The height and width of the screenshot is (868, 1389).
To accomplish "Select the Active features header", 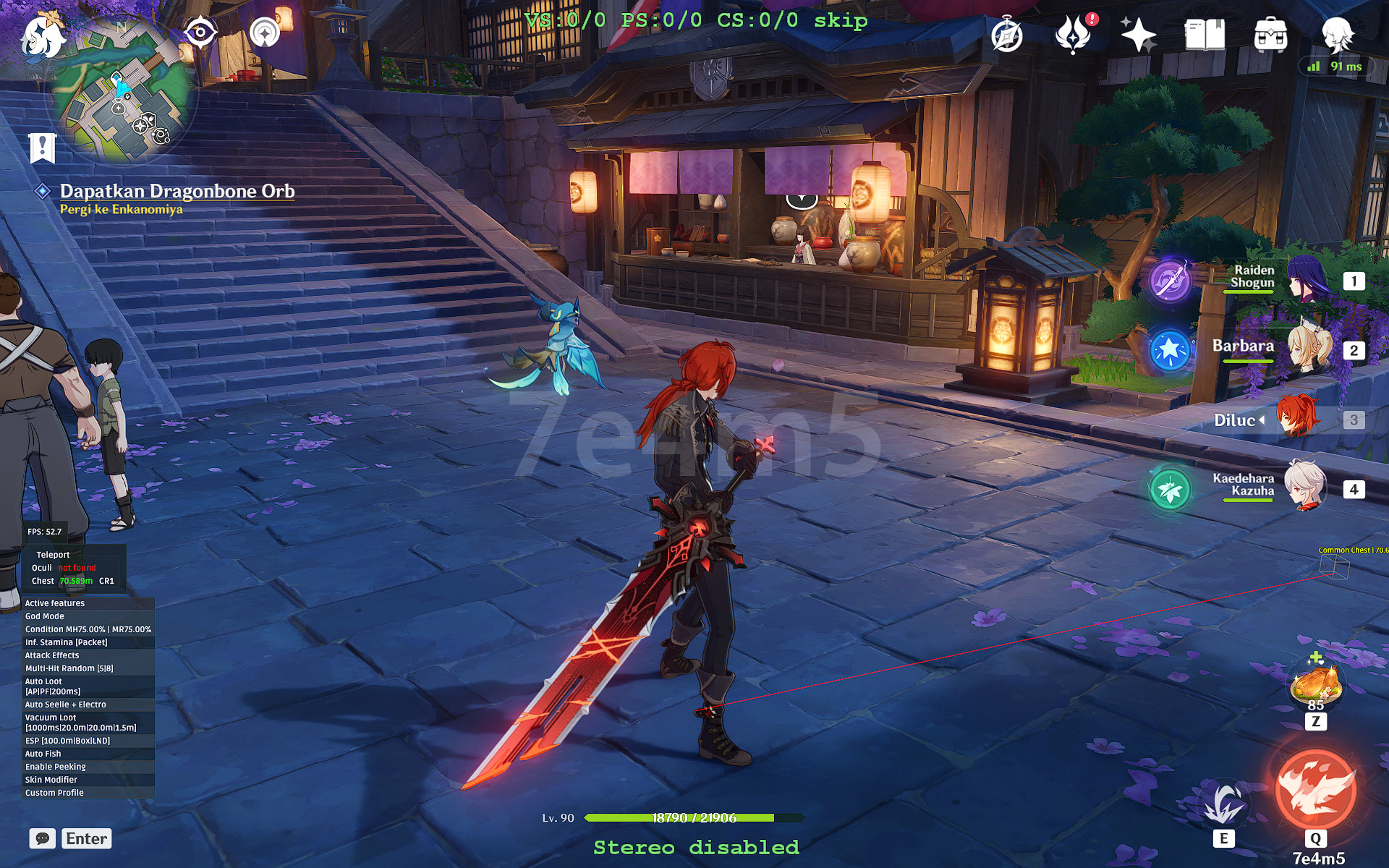I will [x=54, y=603].
